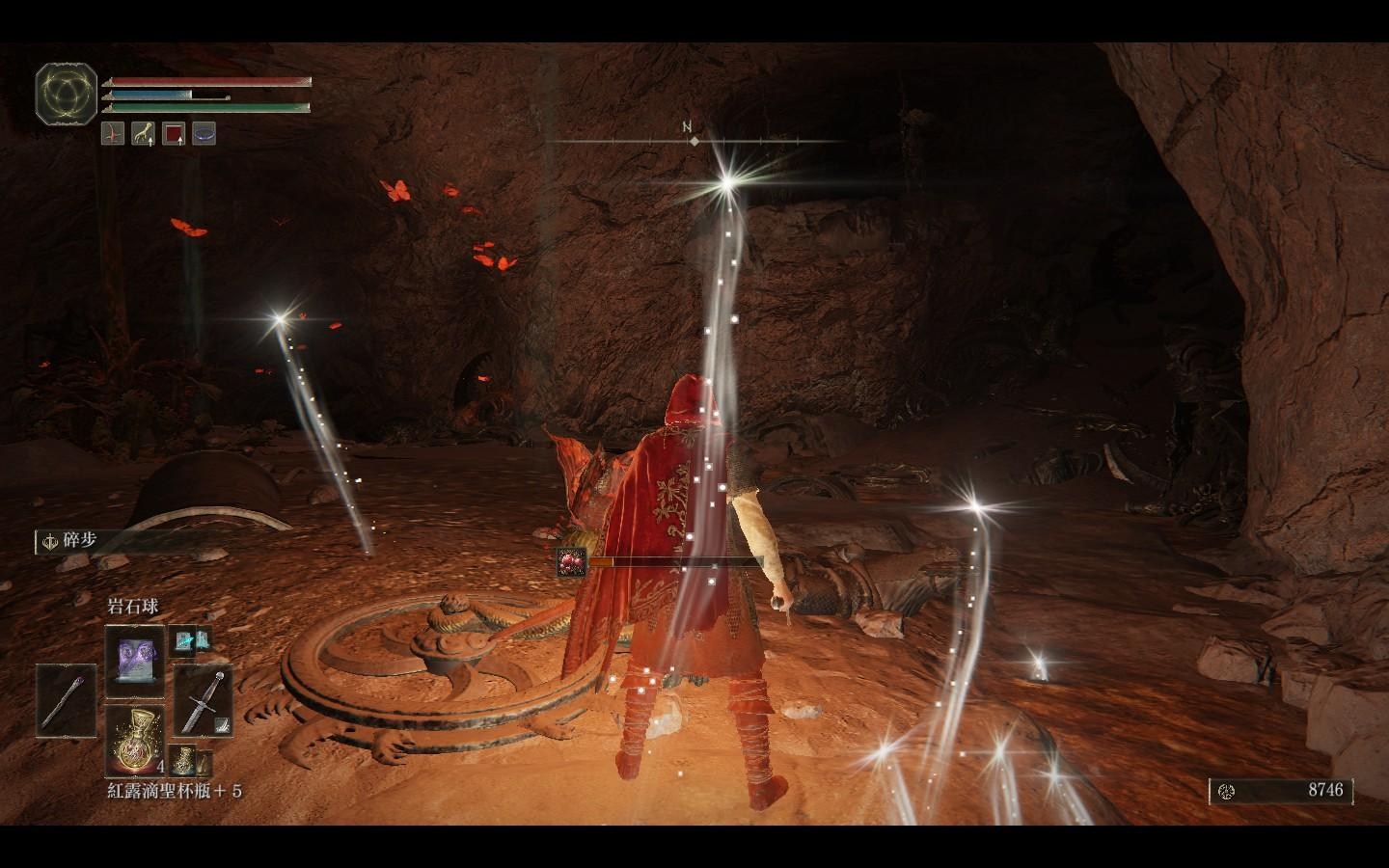Select the straight sword weapon slot

point(202,701)
